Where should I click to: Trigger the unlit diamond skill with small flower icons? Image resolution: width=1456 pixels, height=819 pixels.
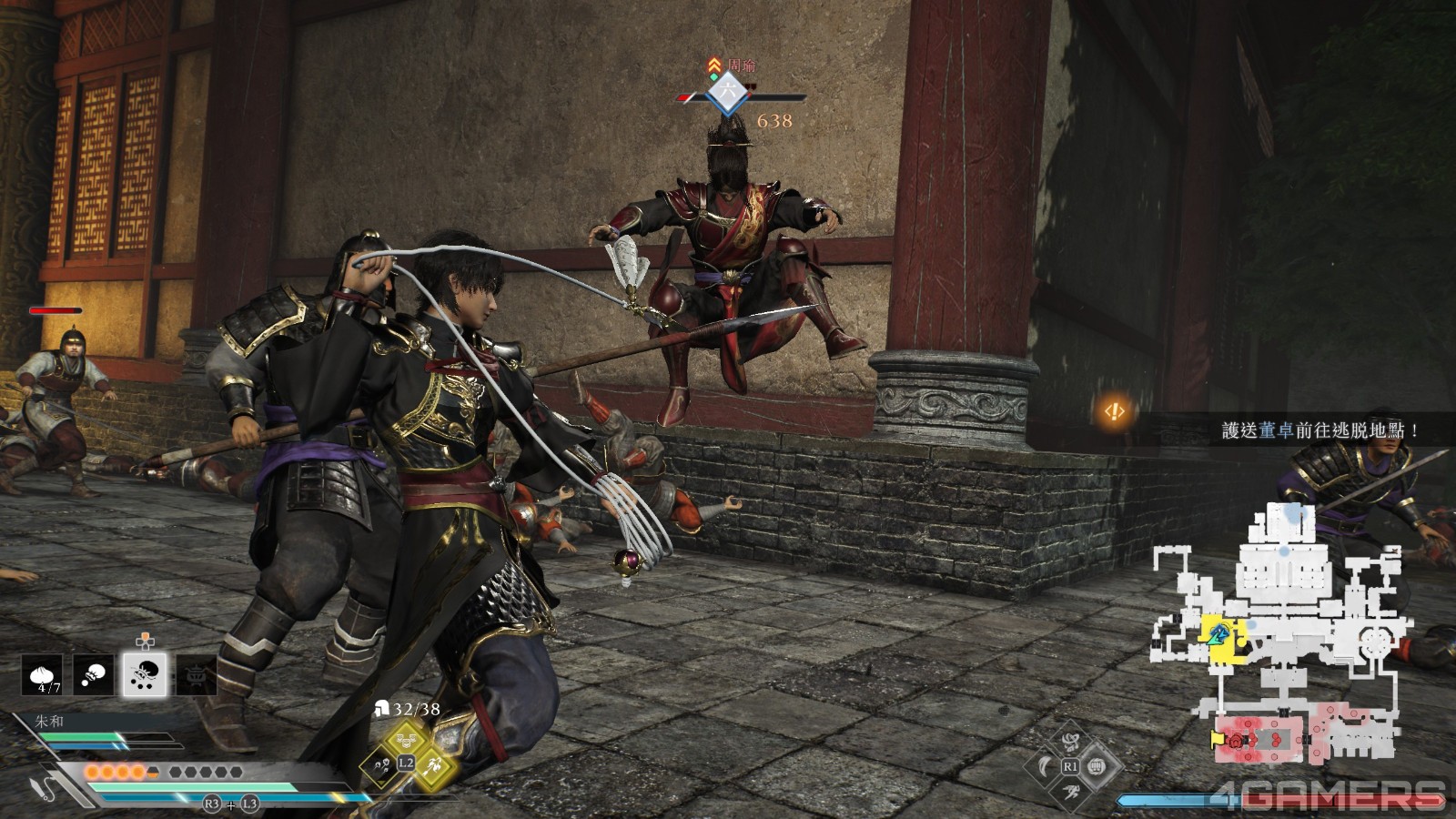(x=379, y=765)
